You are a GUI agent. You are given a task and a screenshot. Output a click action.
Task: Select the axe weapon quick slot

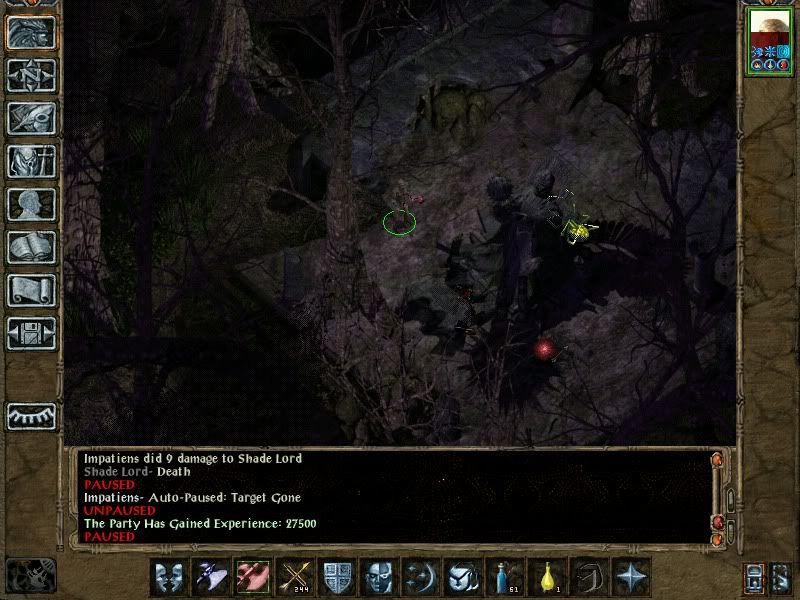pyautogui.click(x=212, y=578)
